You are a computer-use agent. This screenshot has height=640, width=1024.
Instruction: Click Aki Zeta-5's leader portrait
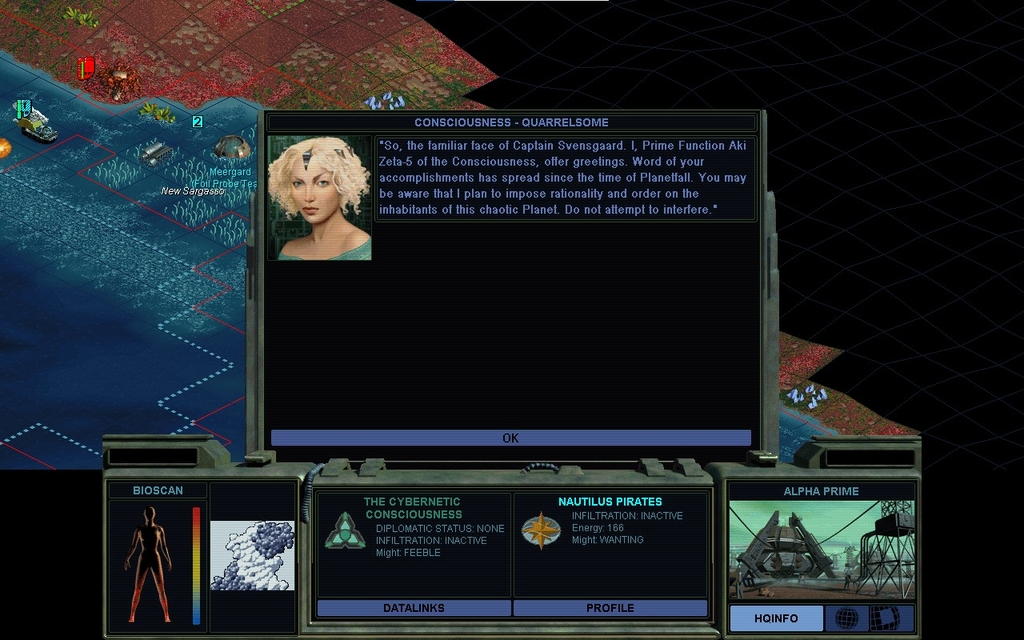tap(319, 198)
